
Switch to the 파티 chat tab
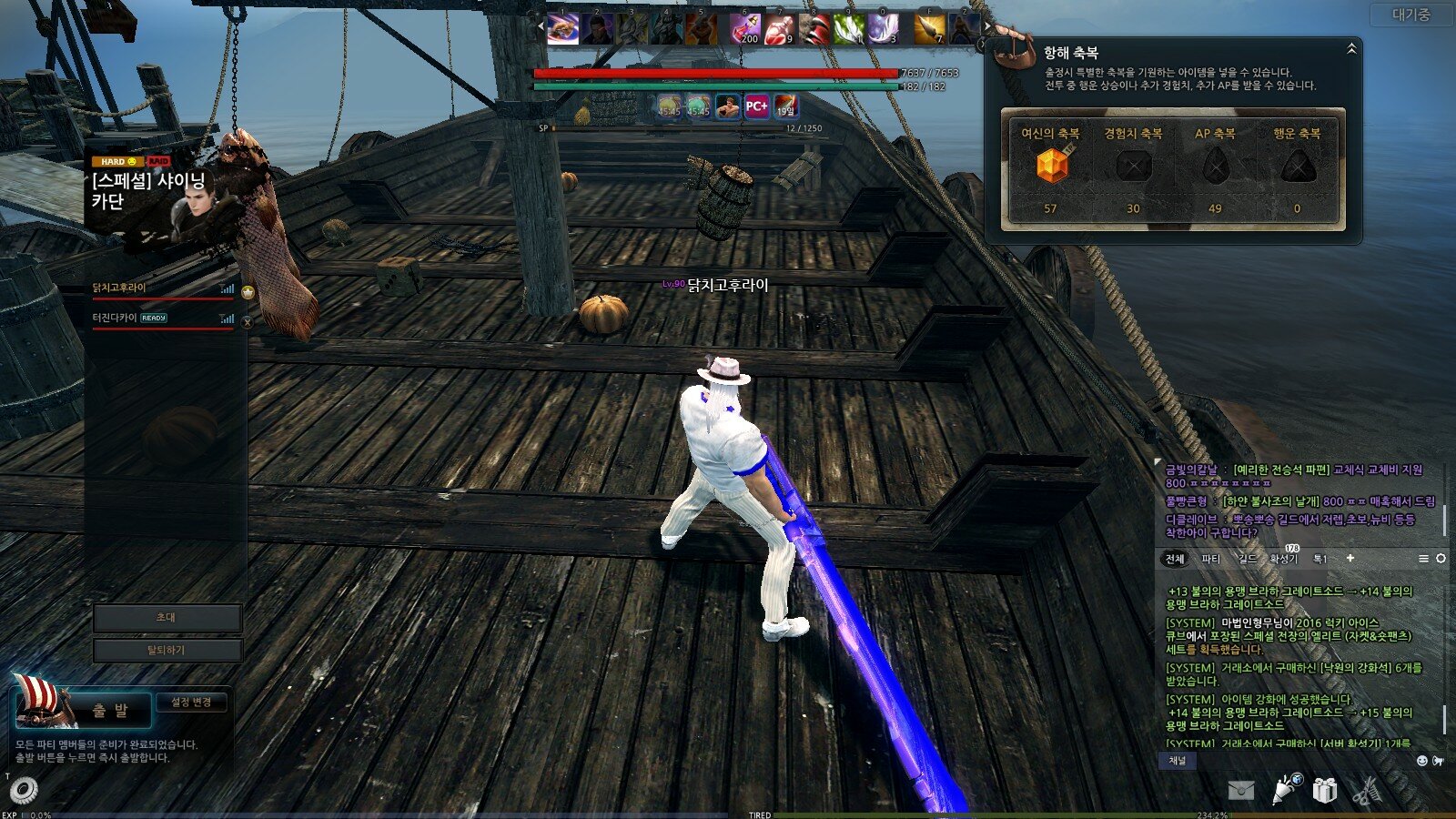click(1210, 559)
